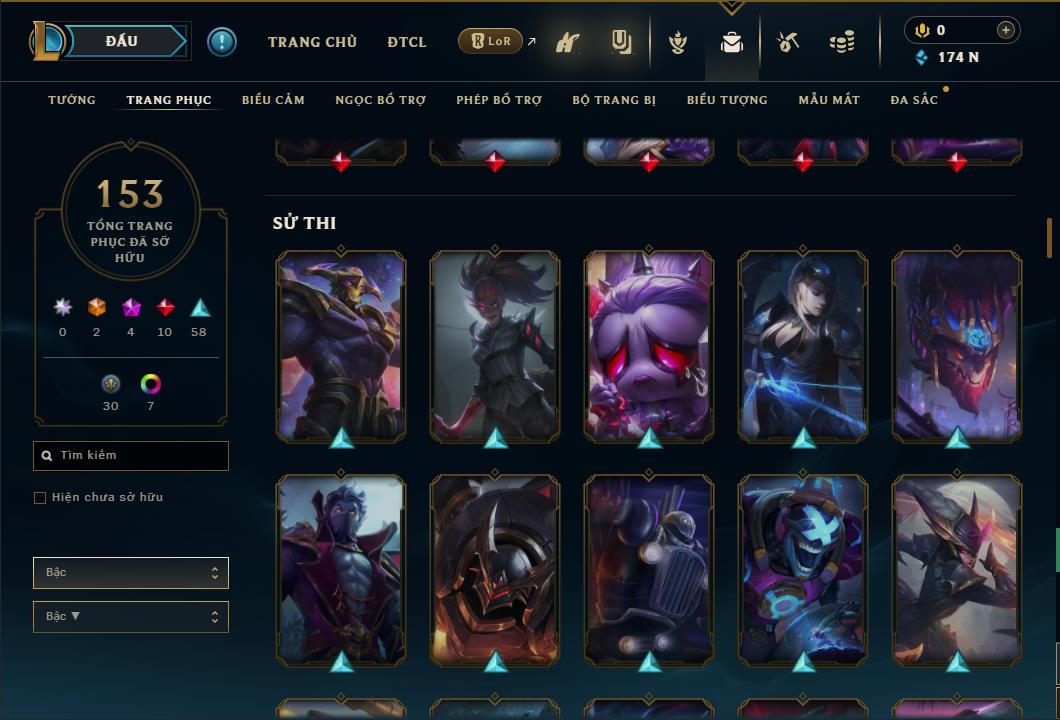Open the BIỂU TƯỢNG tab
This screenshot has height=720, width=1060.
pos(727,100)
